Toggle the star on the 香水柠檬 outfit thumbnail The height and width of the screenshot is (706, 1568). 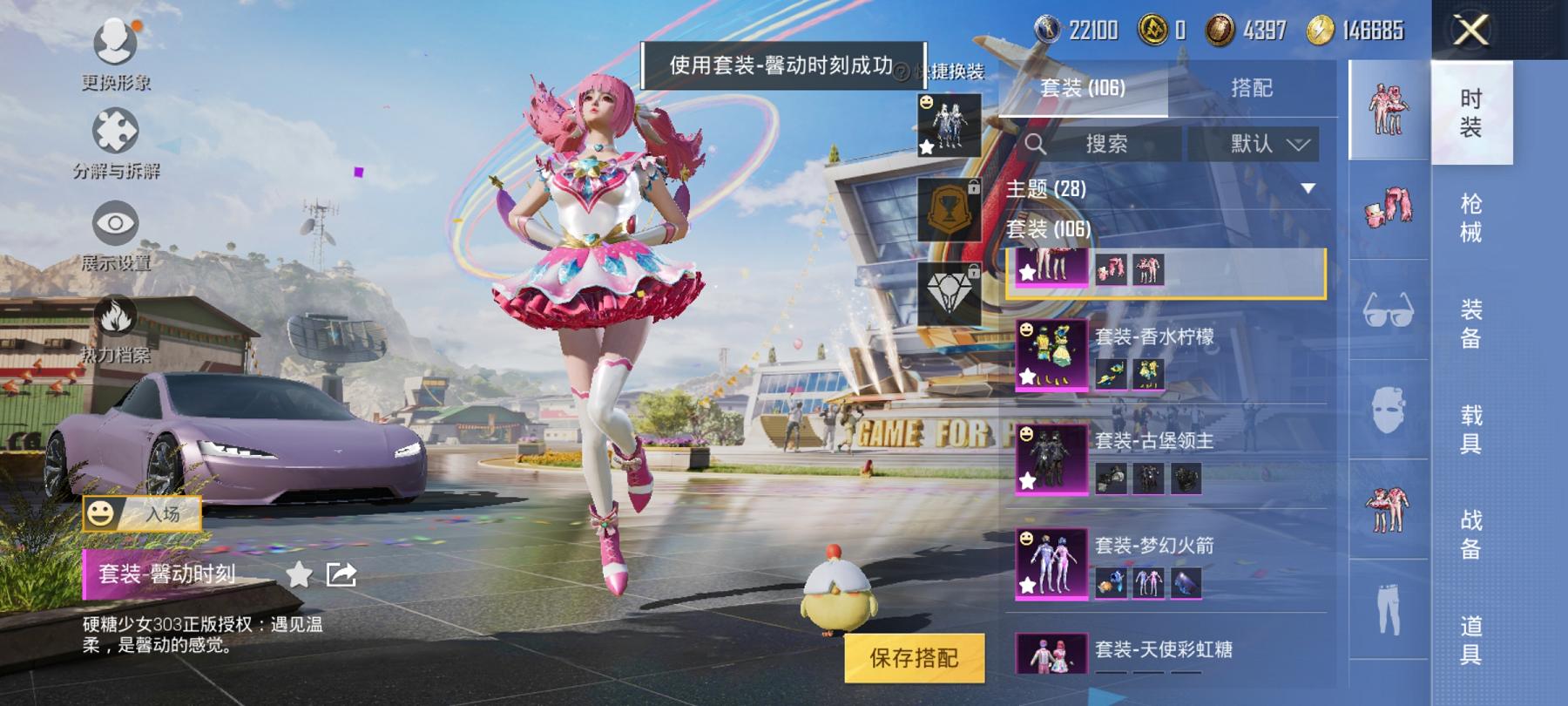[1028, 378]
